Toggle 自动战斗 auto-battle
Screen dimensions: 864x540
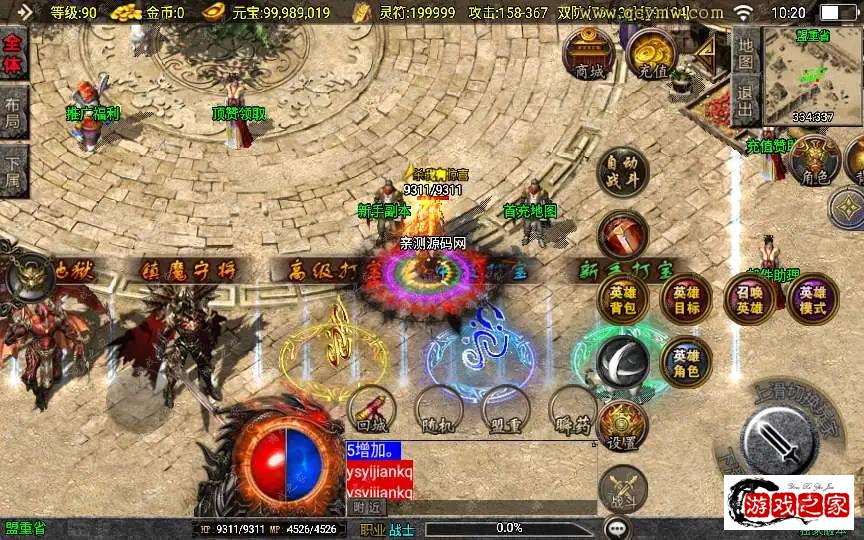(x=622, y=172)
